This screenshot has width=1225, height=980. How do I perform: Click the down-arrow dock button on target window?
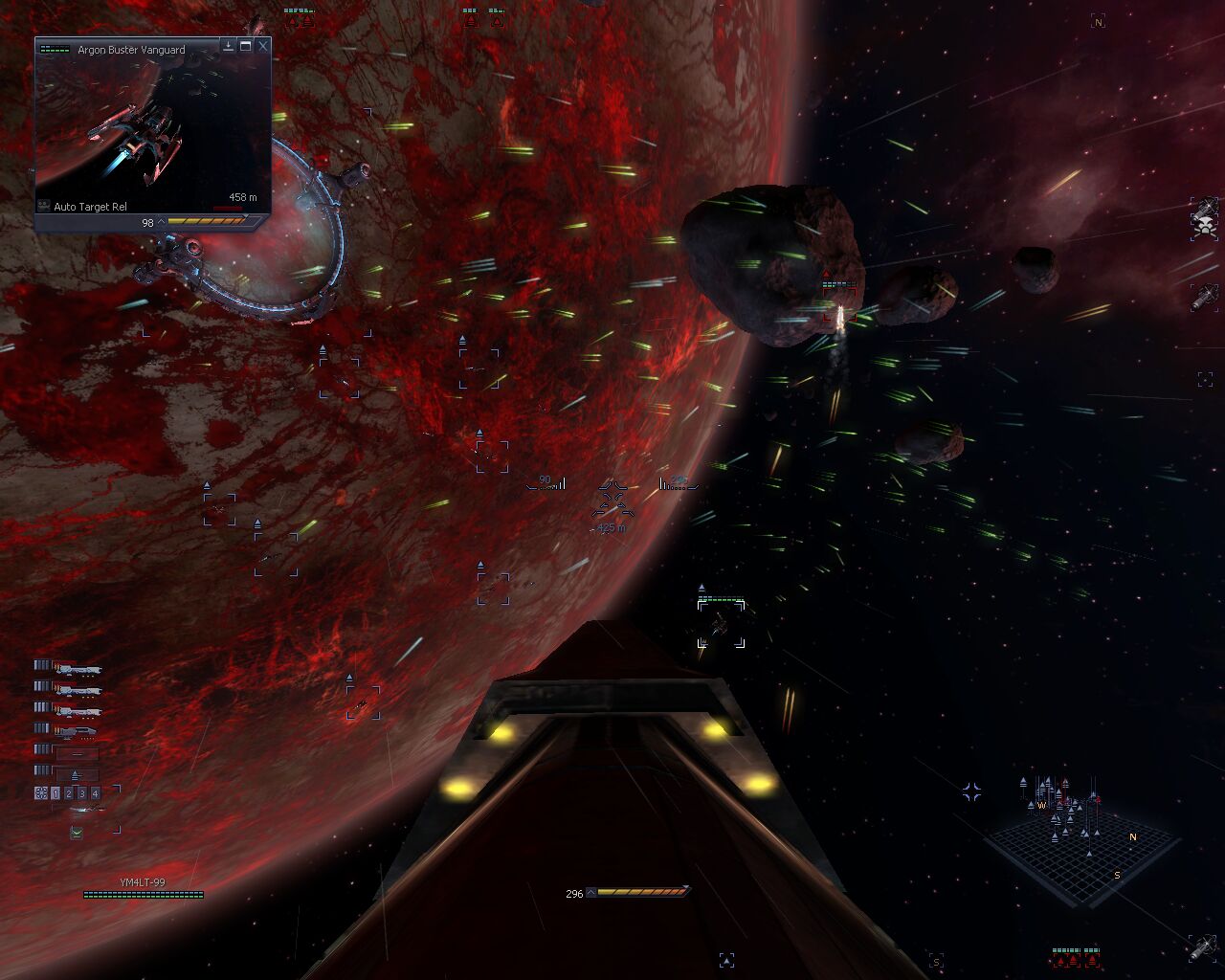(x=229, y=45)
